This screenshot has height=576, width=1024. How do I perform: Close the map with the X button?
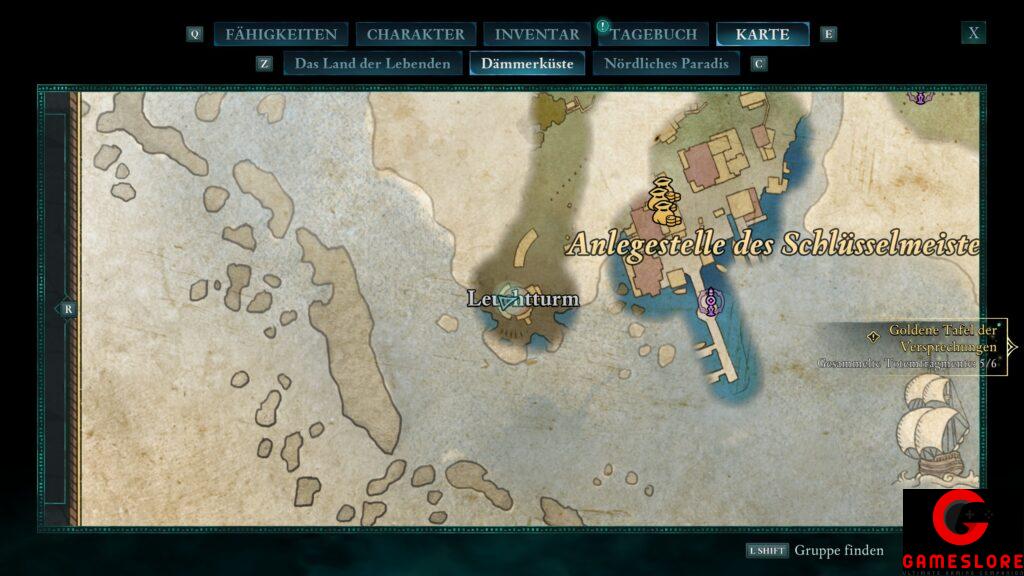(x=973, y=33)
